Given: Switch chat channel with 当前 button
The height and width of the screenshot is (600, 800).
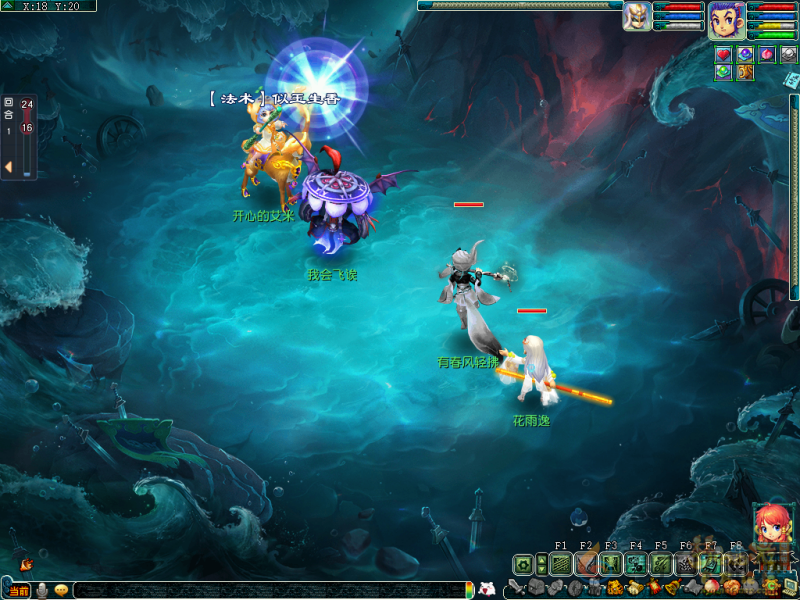Looking at the screenshot, I should [18, 590].
